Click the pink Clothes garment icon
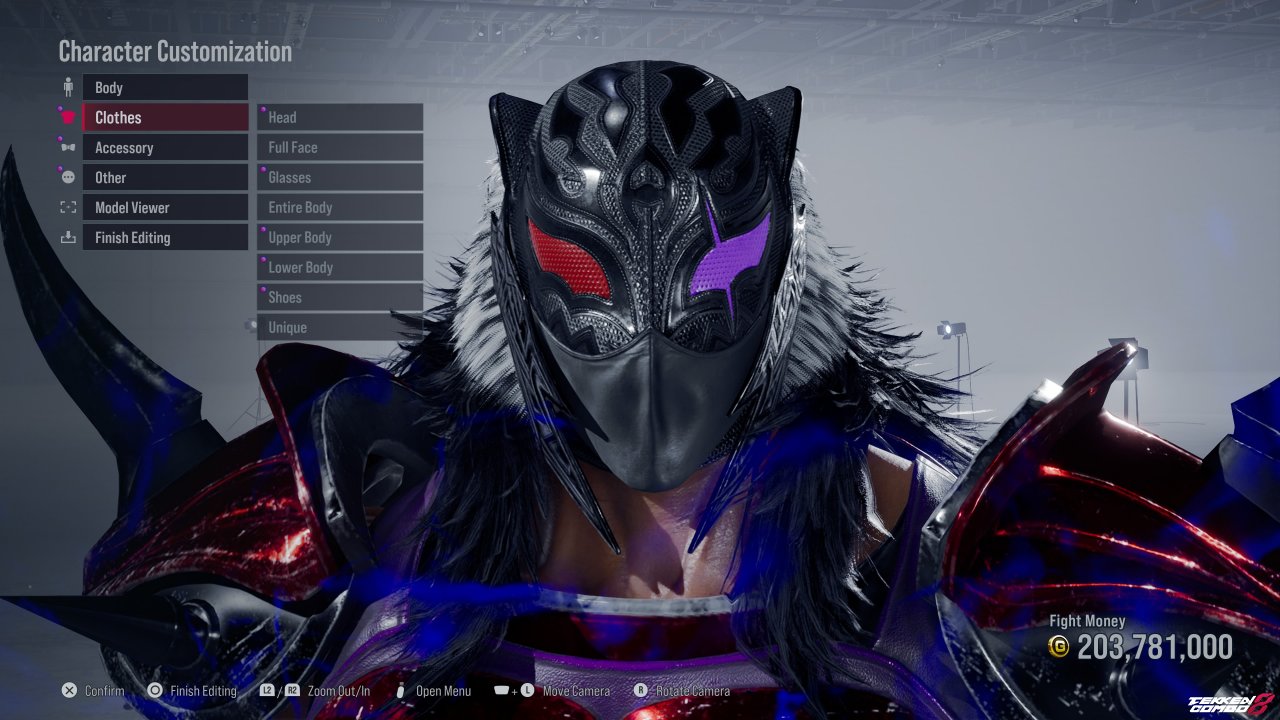1280x720 pixels. 67,117
